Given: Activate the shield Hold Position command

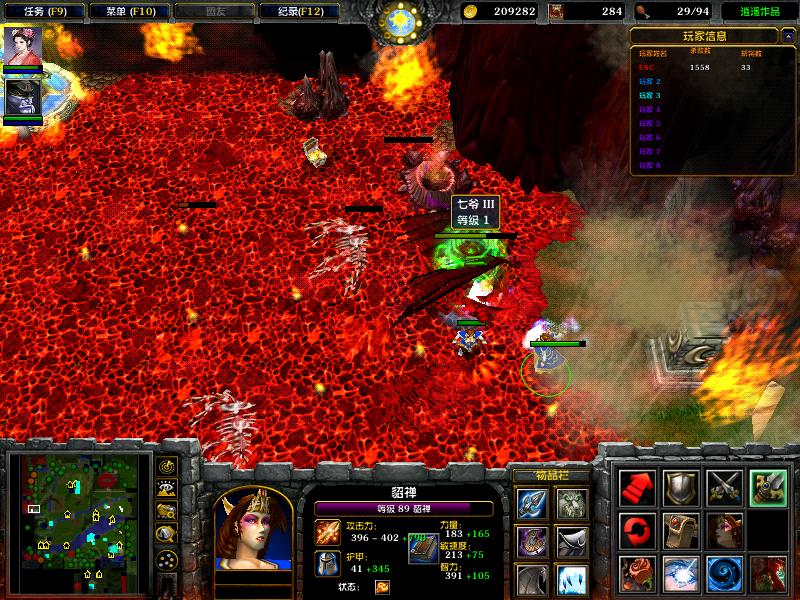Looking at the screenshot, I should coord(681,487).
